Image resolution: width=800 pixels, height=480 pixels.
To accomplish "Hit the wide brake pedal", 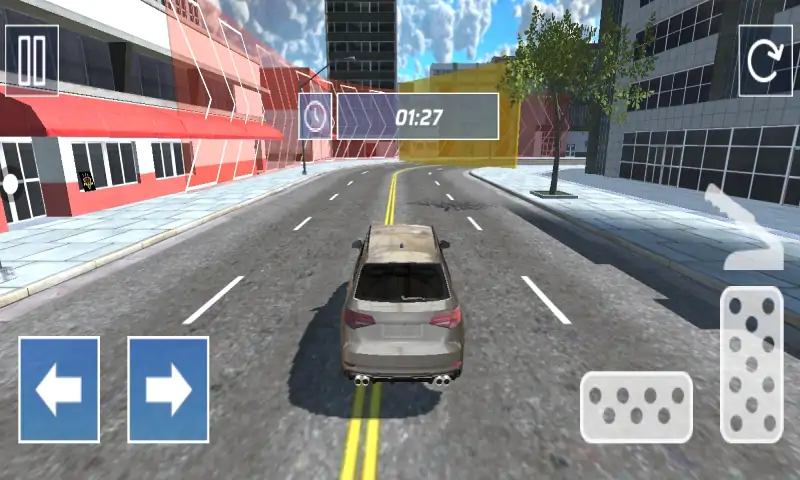I will (x=636, y=407).
